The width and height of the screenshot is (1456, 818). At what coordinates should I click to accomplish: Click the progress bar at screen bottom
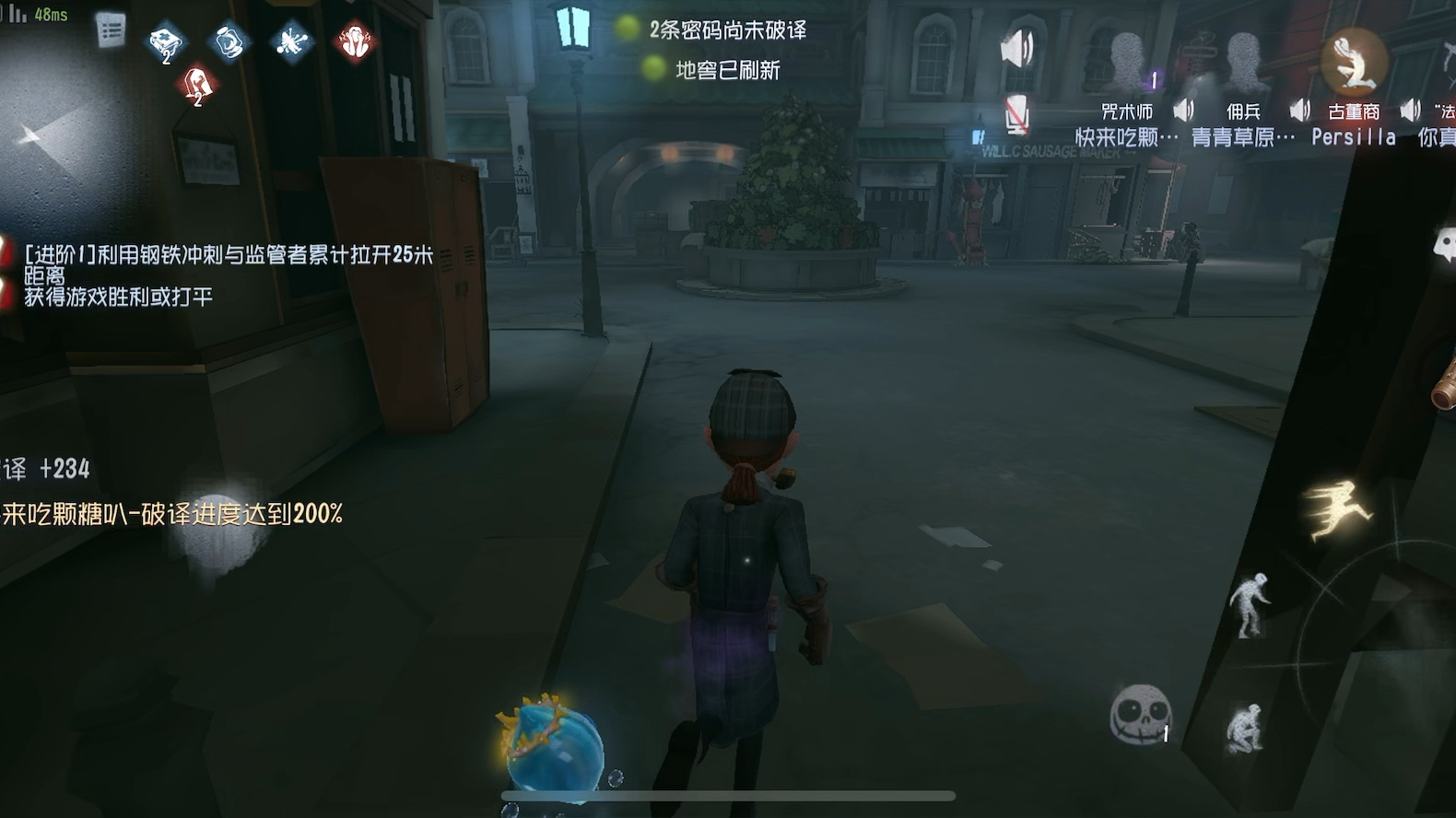coord(728,793)
